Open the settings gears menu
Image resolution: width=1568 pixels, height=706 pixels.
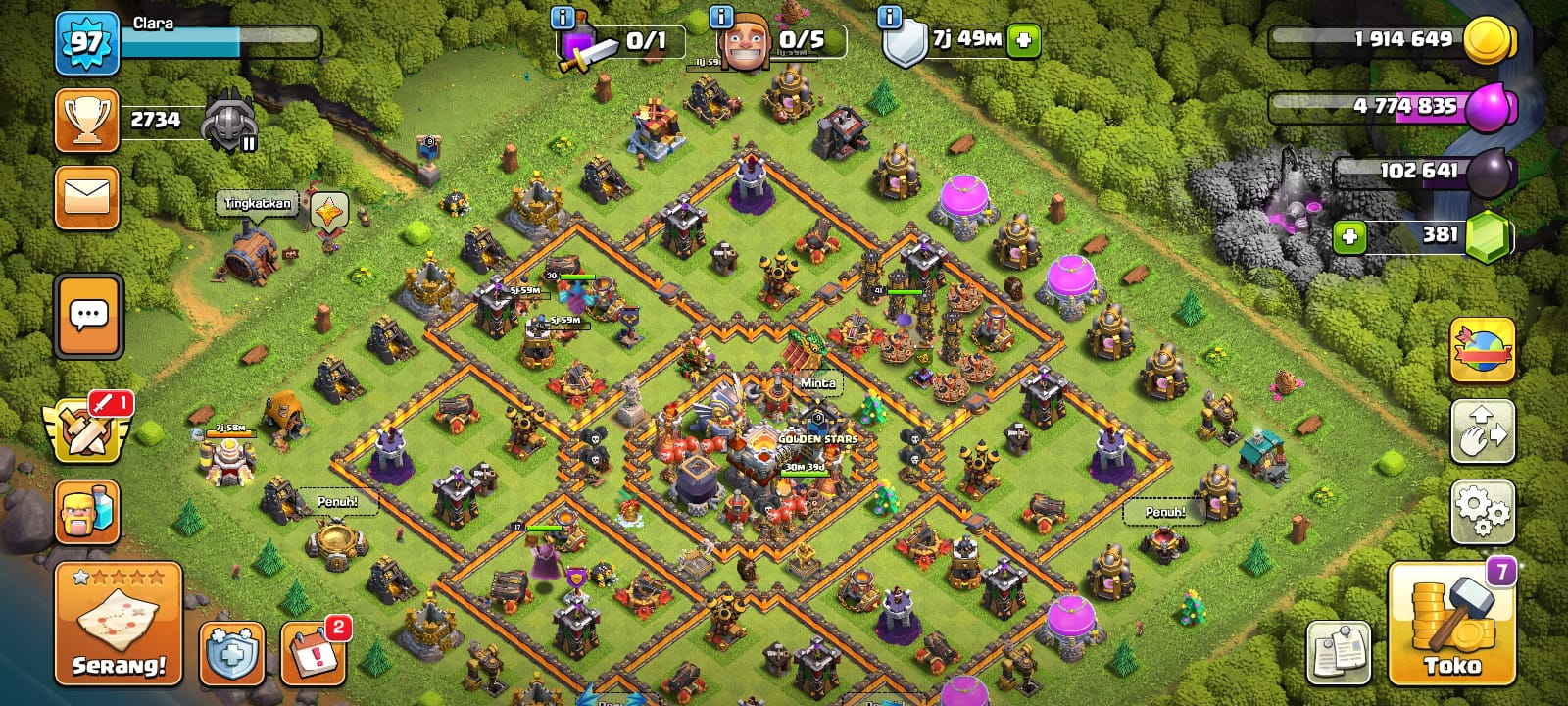coord(1482,511)
